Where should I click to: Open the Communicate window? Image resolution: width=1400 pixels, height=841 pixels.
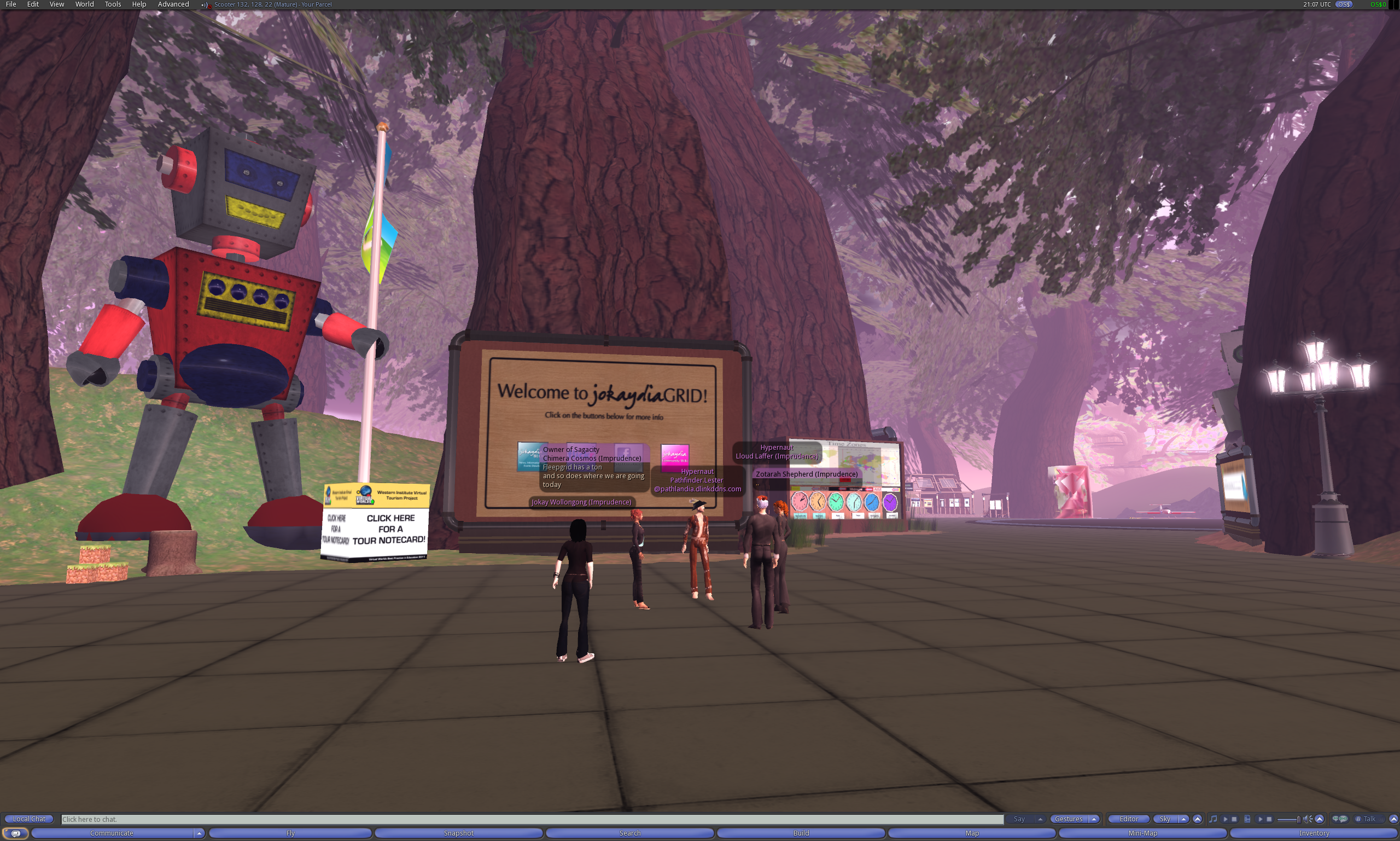pos(112,833)
